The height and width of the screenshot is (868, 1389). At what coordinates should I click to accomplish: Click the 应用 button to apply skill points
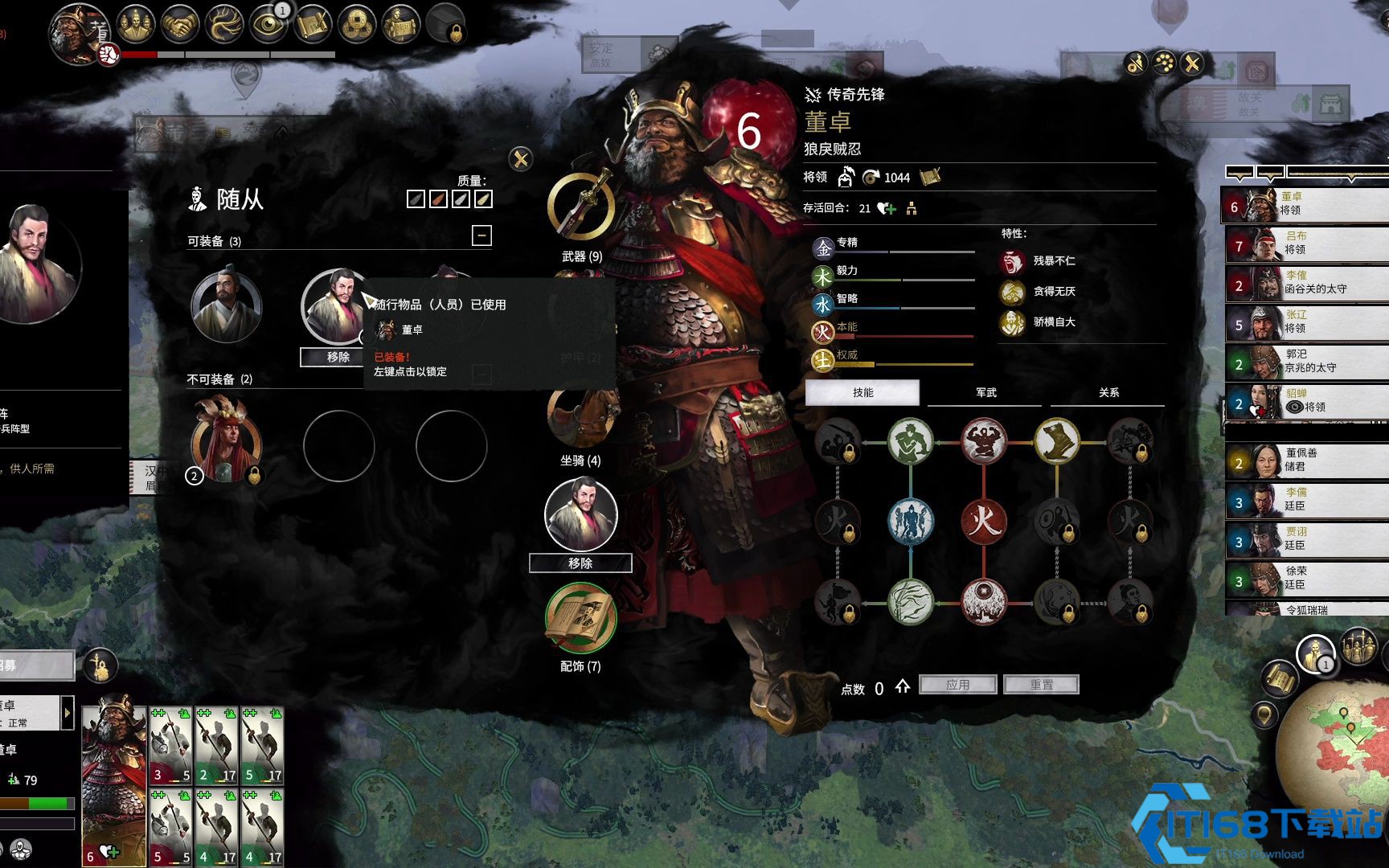click(957, 685)
